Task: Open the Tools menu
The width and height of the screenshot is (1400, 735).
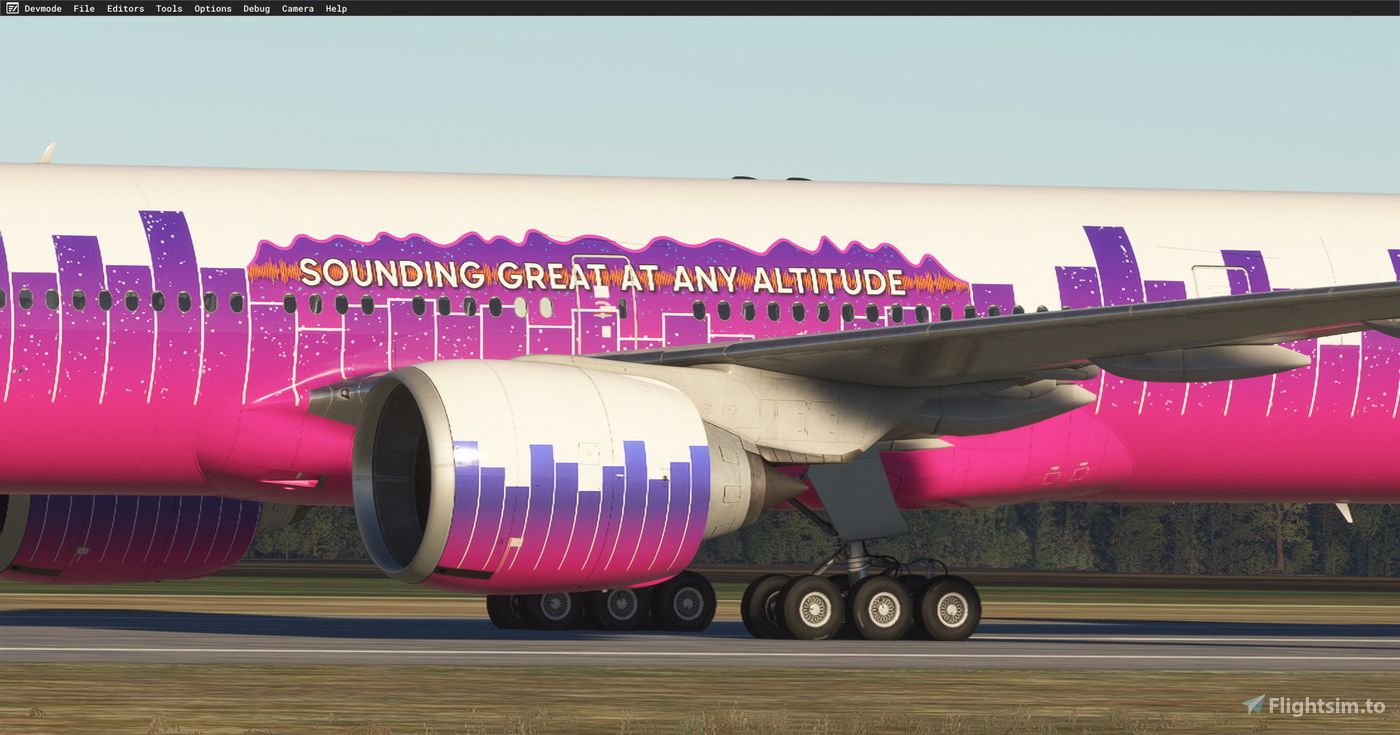Action: pos(168,8)
